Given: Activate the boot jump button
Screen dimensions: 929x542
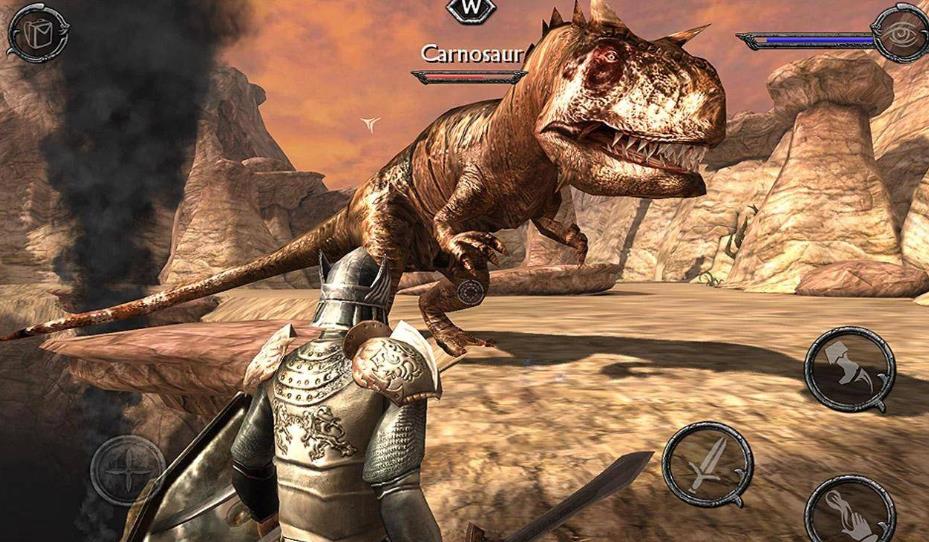Looking at the screenshot, I should click(848, 368).
